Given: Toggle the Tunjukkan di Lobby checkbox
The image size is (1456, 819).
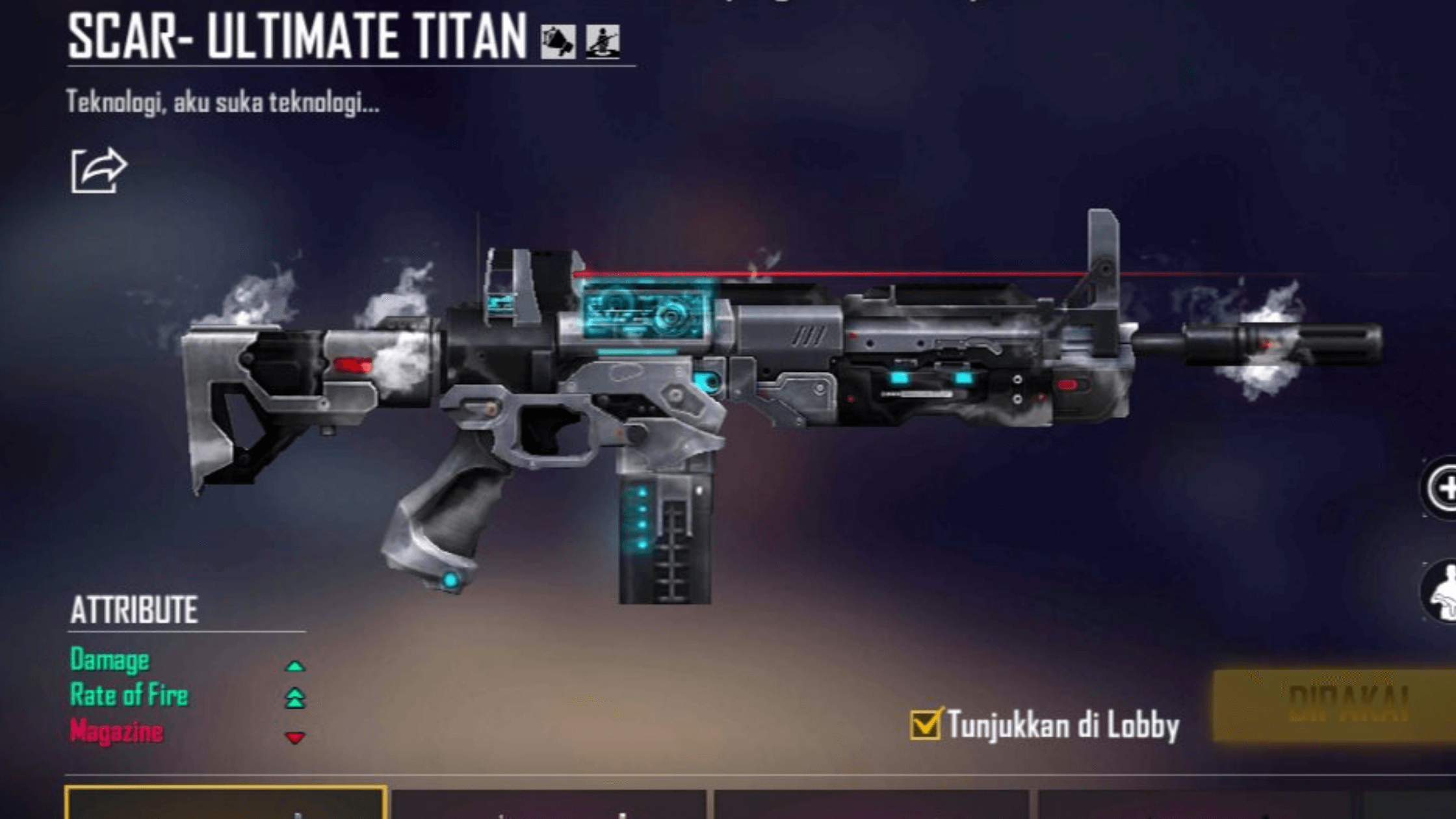Looking at the screenshot, I should coord(924,724).
